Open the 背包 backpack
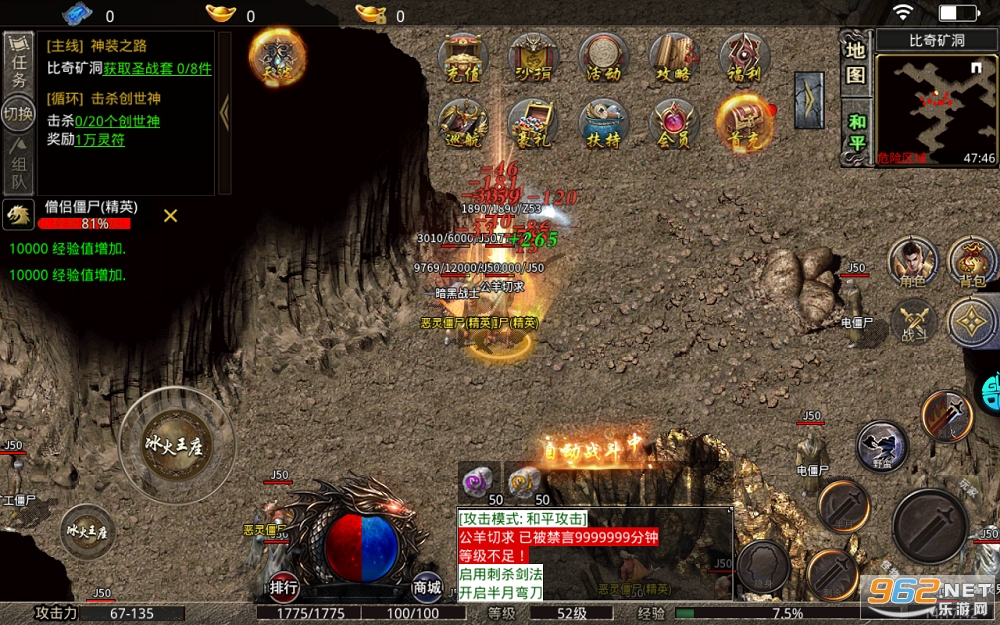Image resolution: width=1000 pixels, height=625 pixels. tap(972, 264)
